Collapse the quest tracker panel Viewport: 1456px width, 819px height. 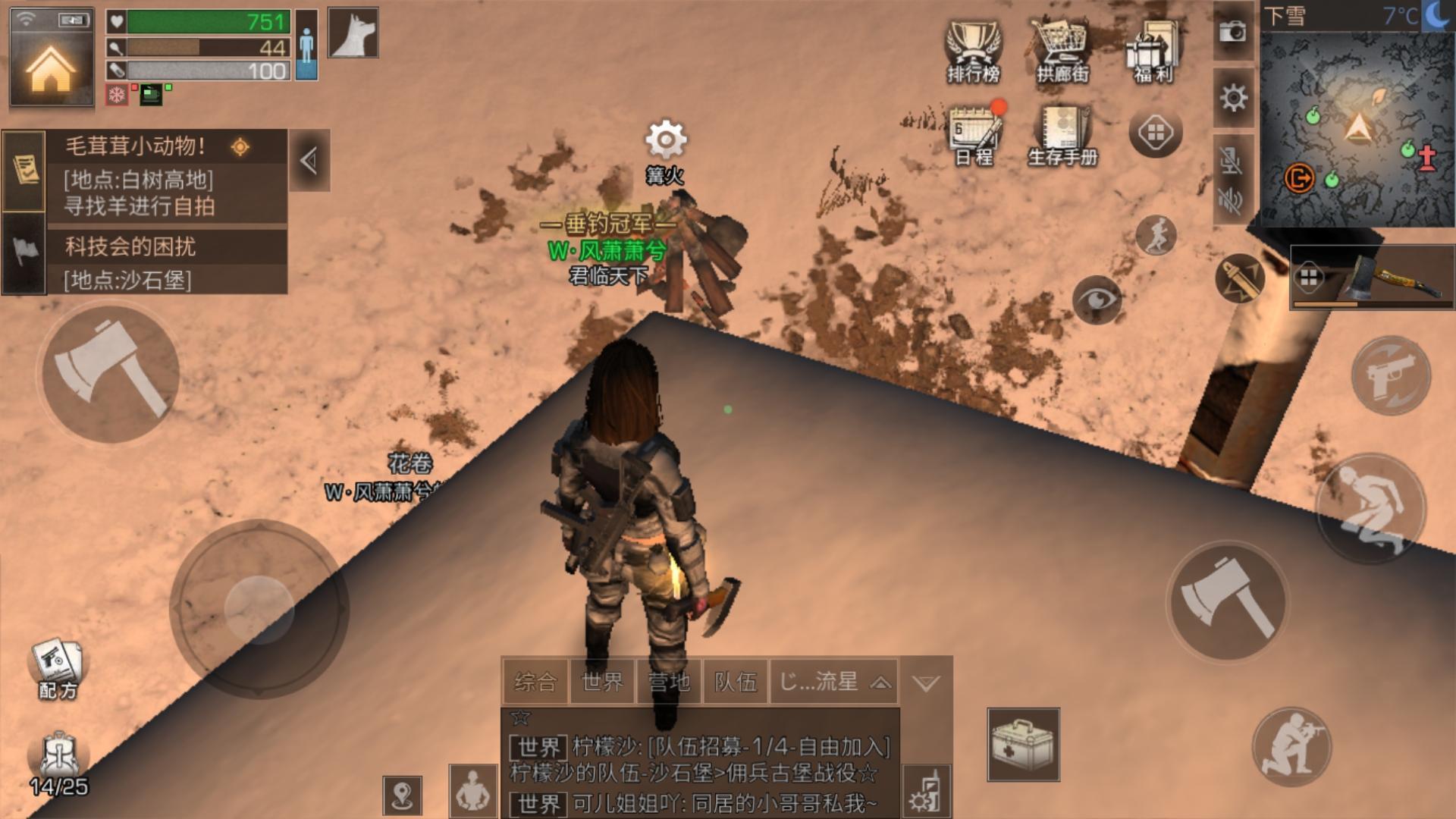309,161
